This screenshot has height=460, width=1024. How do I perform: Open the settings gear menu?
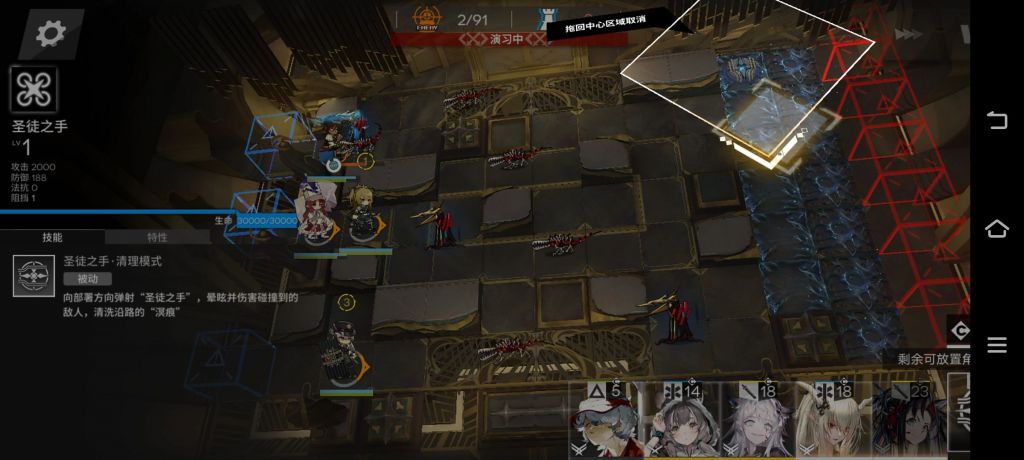[x=50, y=33]
